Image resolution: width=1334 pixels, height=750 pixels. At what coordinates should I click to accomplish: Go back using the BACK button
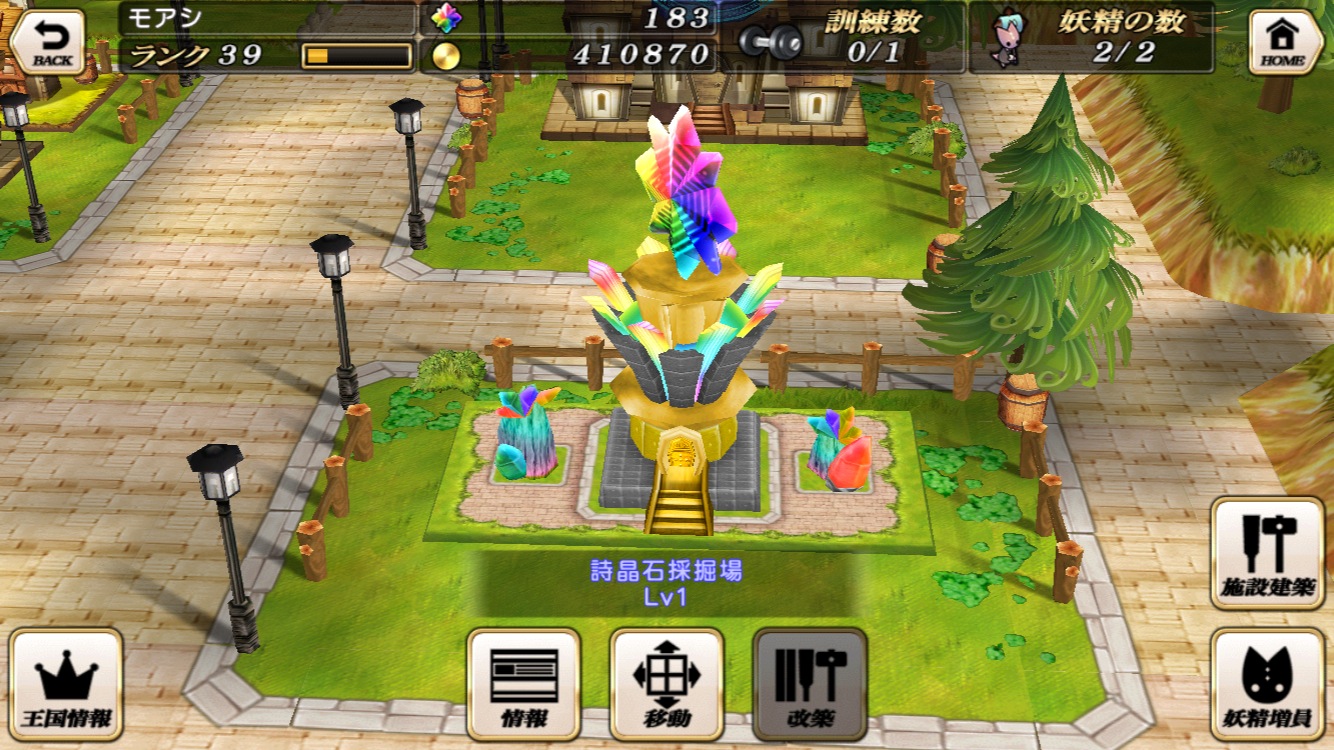coord(48,42)
